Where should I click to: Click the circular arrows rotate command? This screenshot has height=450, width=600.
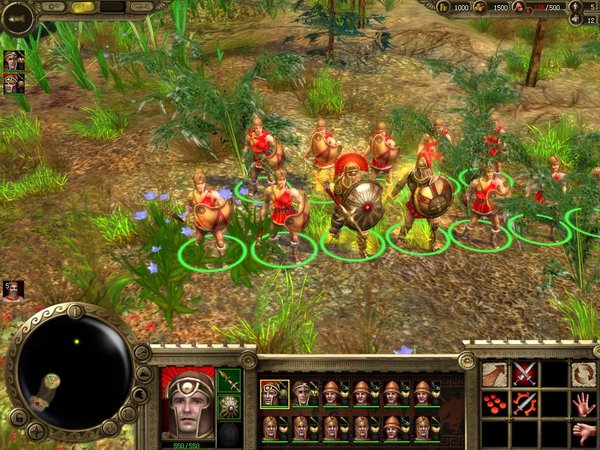pyautogui.click(x=583, y=375)
